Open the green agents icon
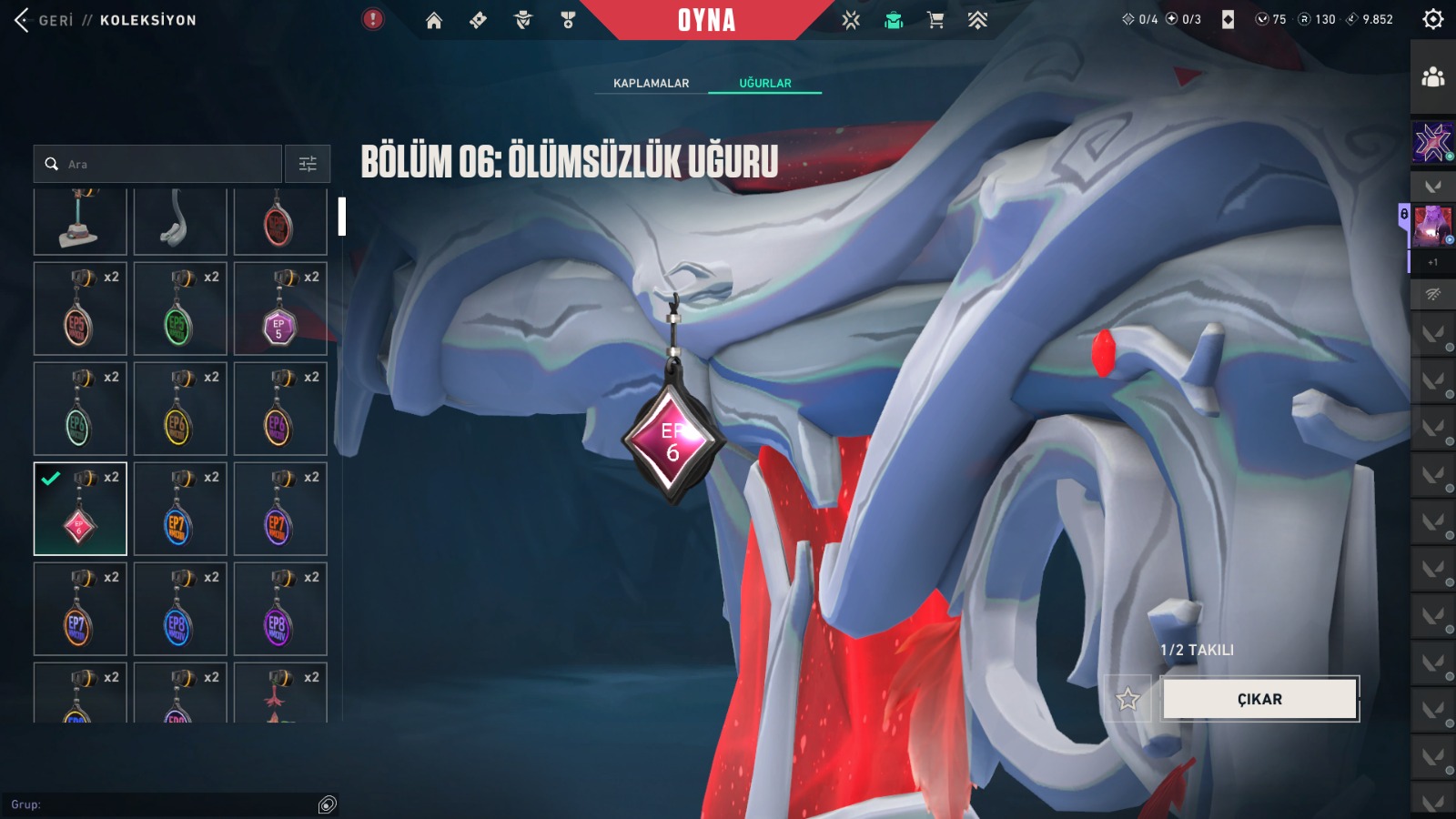1456x819 pixels. click(894, 20)
